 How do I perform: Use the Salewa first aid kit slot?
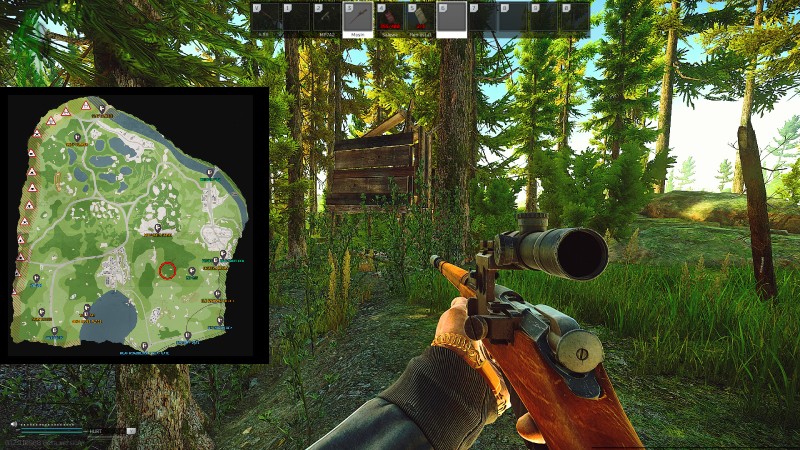(388, 18)
